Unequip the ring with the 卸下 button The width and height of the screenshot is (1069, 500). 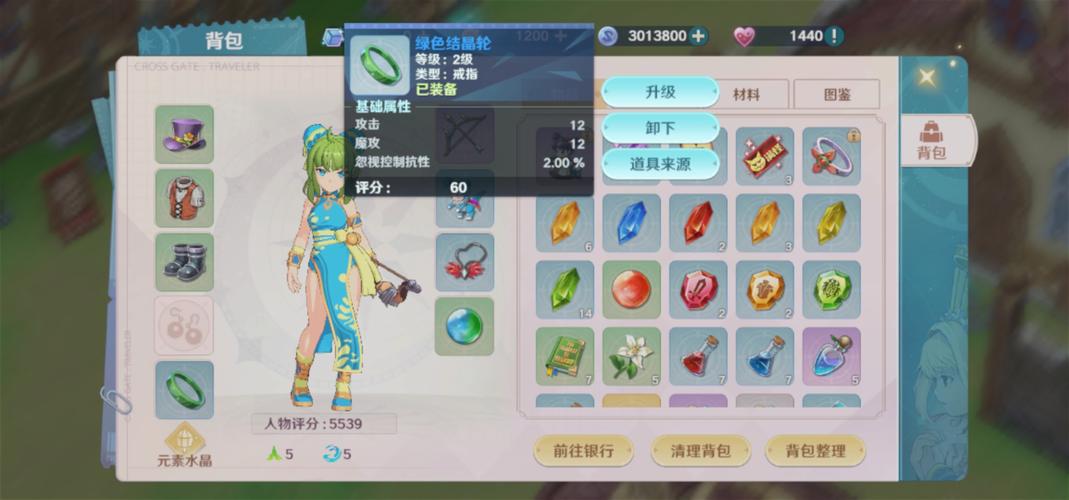pyautogui.click(x=660, y=128)
